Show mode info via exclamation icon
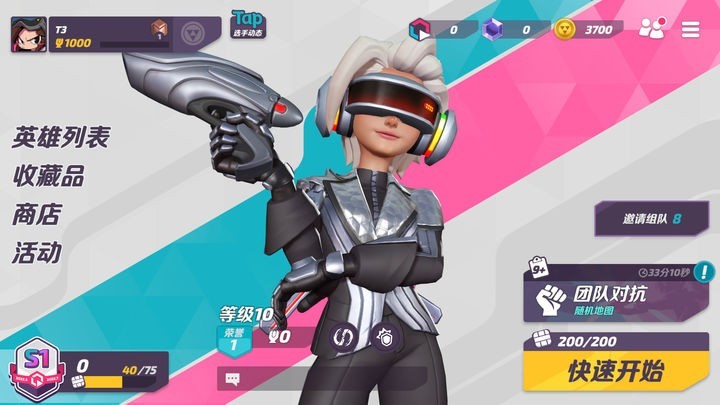720x405 pixels. click(705, 271)
